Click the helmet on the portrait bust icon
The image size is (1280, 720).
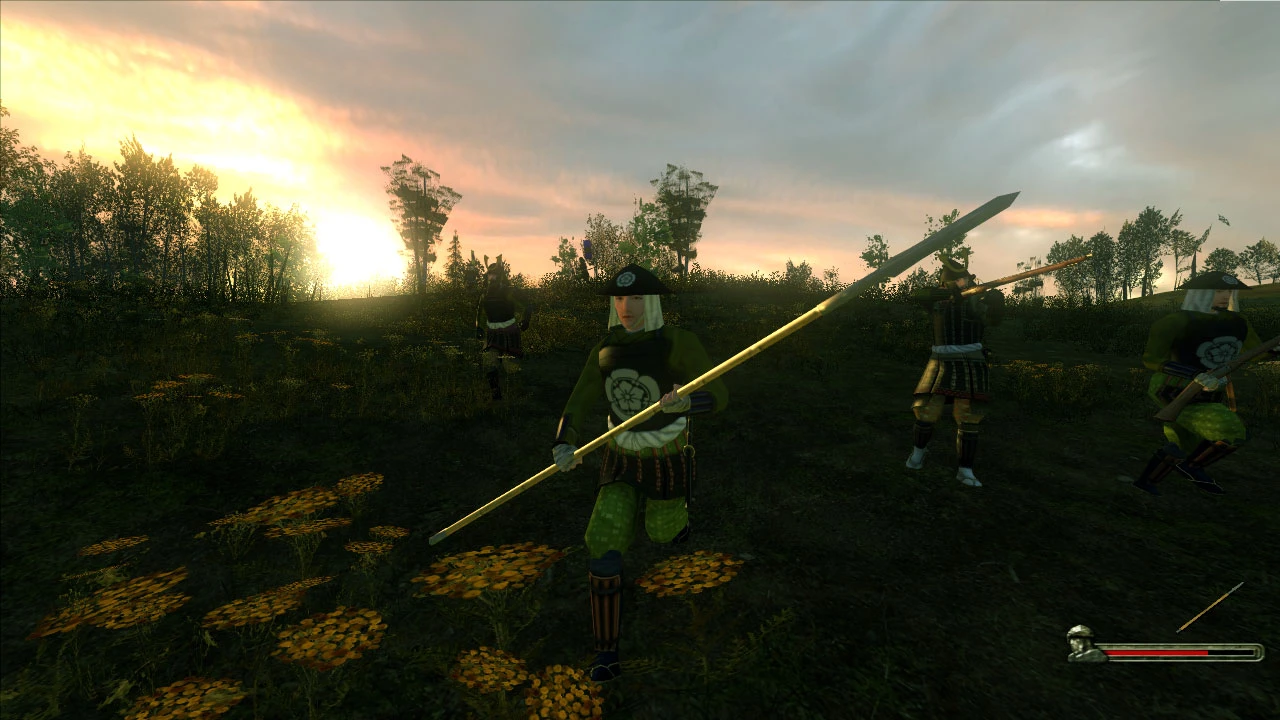[x=1080, y=631]
